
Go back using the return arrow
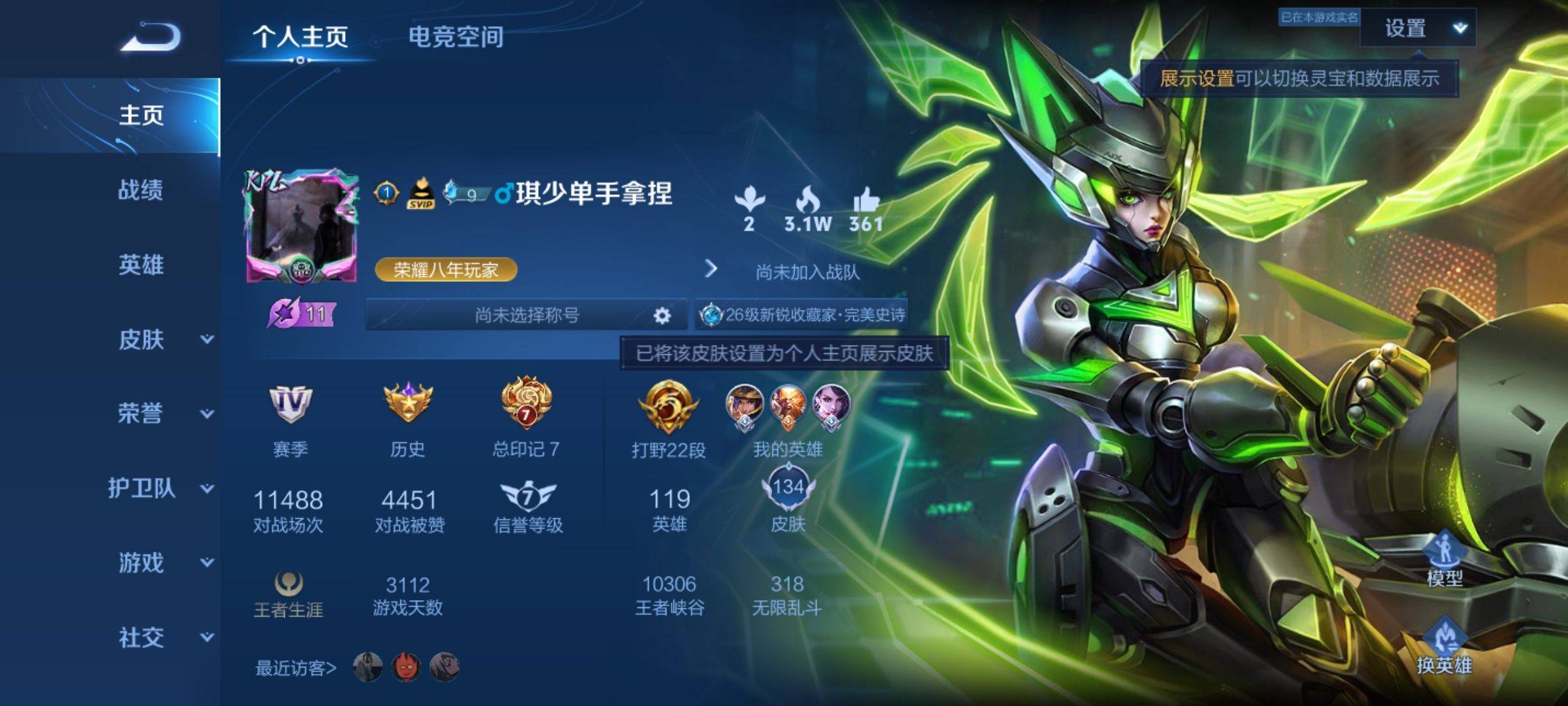[x=150, y=37]
